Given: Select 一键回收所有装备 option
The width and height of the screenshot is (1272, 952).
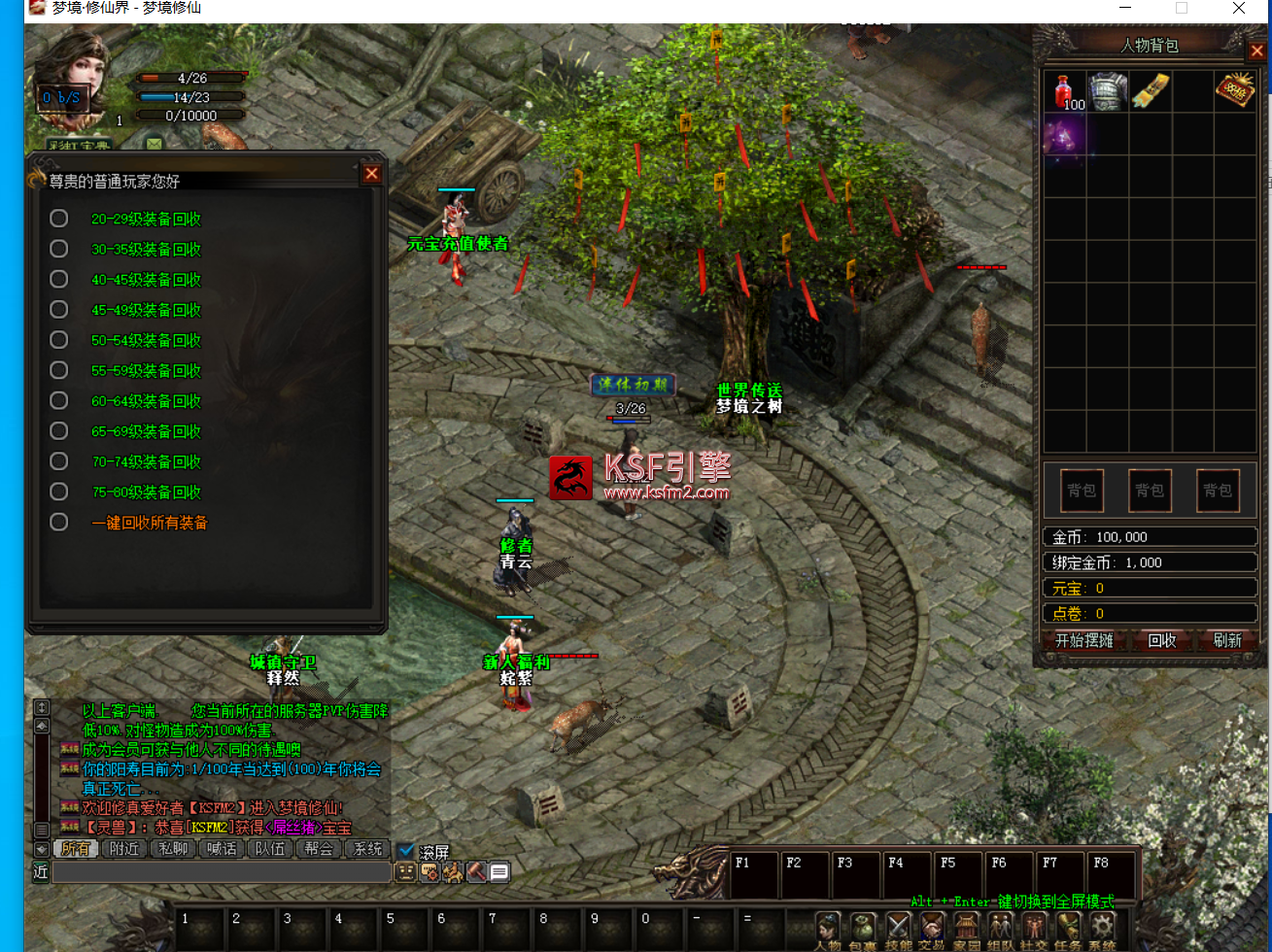Looking at the screenshot, I should [x=59, y=523].
